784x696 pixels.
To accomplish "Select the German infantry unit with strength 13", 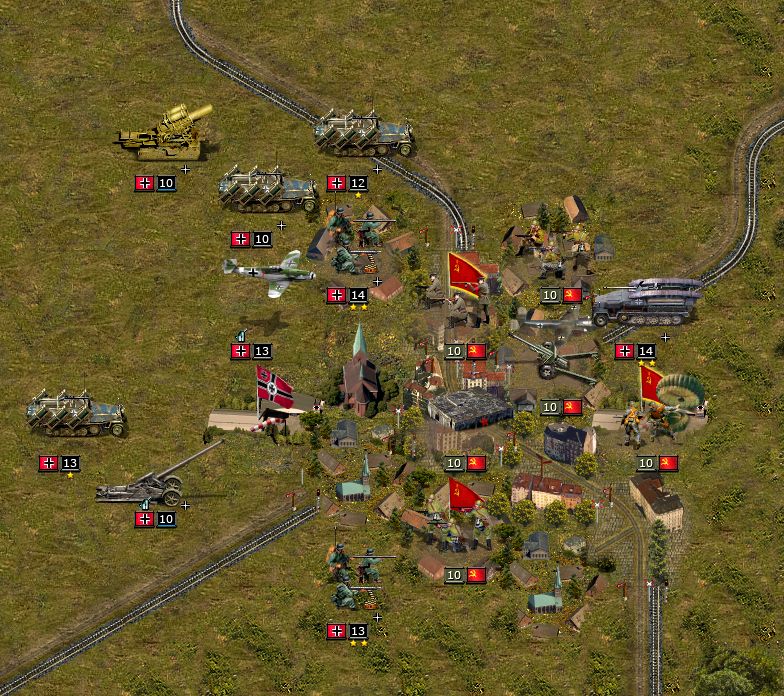I will click(355, 578).
